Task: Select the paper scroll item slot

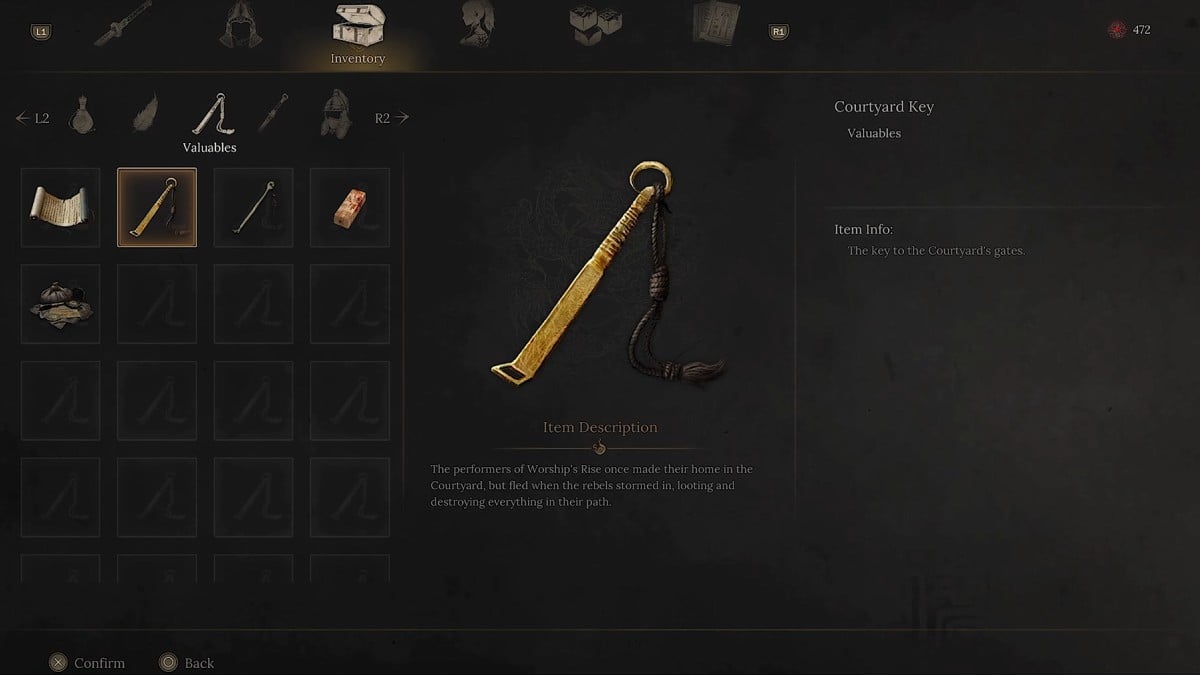Action: pyautogui.click(x=61, y=207)
